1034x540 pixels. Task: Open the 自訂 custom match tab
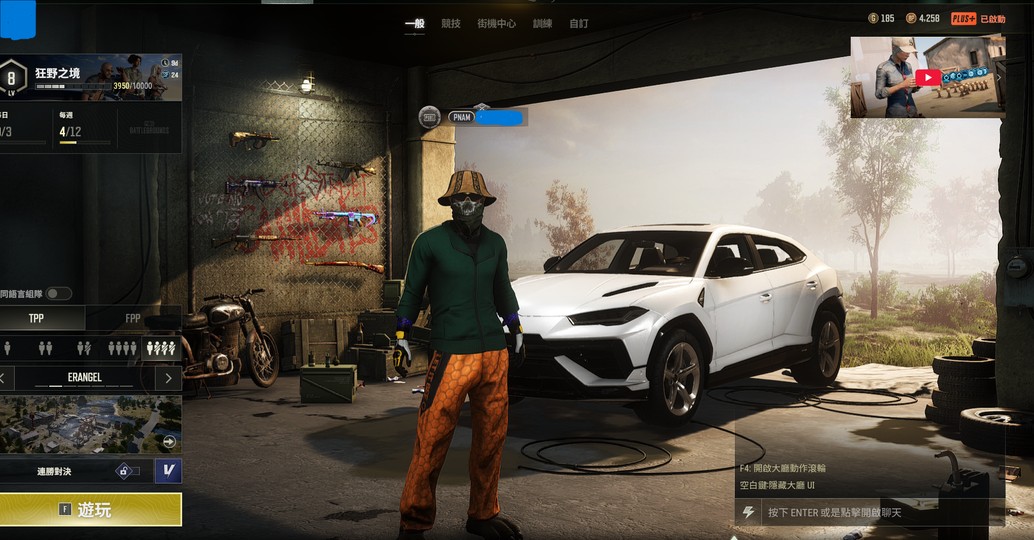coord(579,22)
